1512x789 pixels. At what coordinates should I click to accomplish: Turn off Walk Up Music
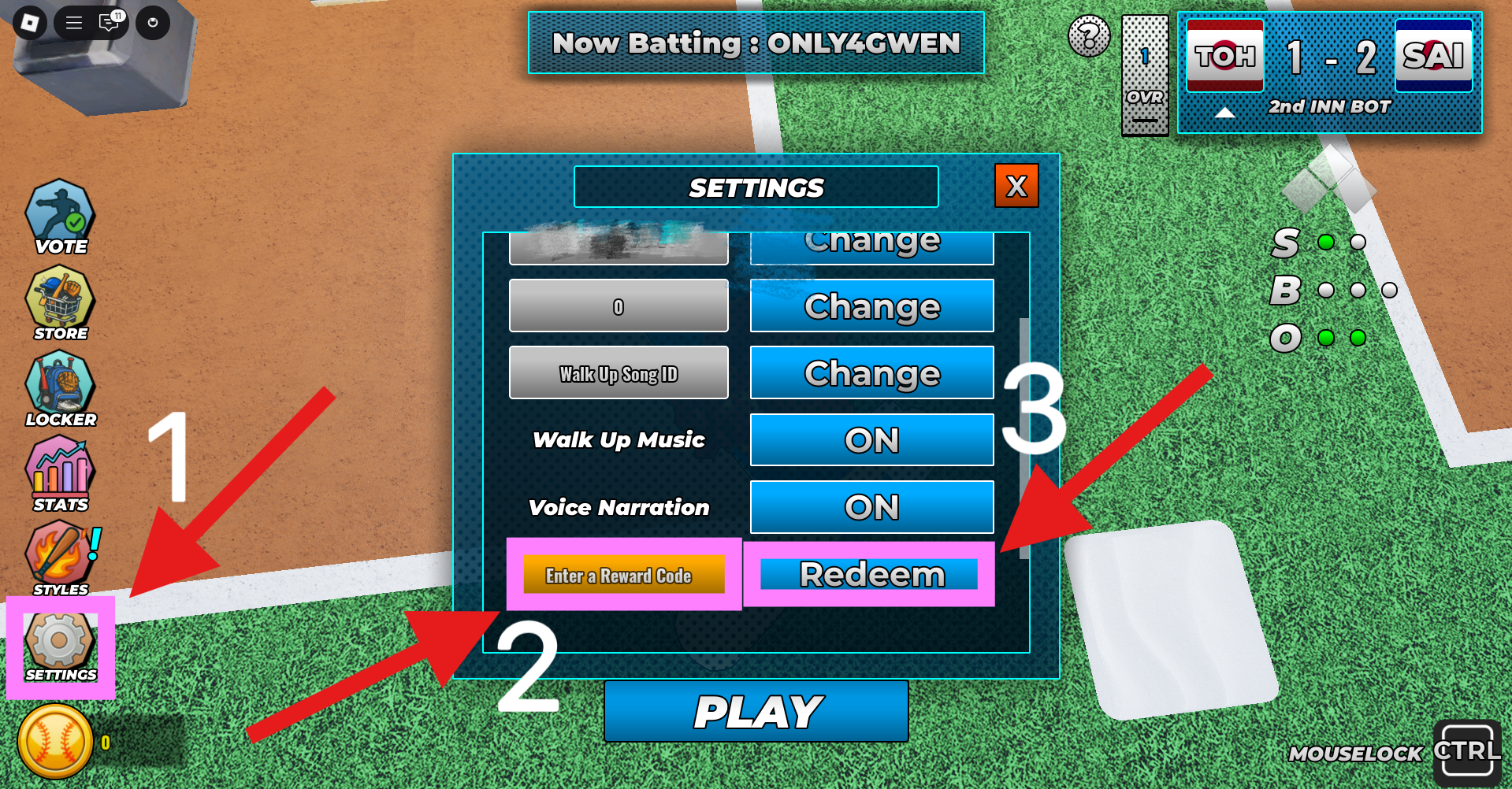tap(871, 440)
